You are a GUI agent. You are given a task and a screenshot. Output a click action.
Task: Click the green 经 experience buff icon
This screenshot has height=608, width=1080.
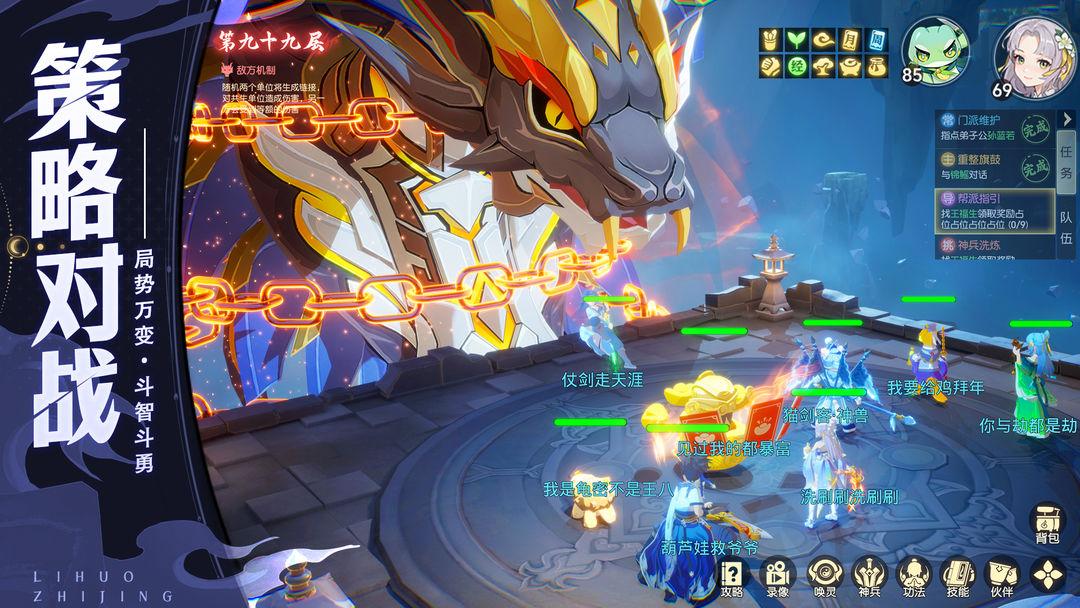(796, 67)
